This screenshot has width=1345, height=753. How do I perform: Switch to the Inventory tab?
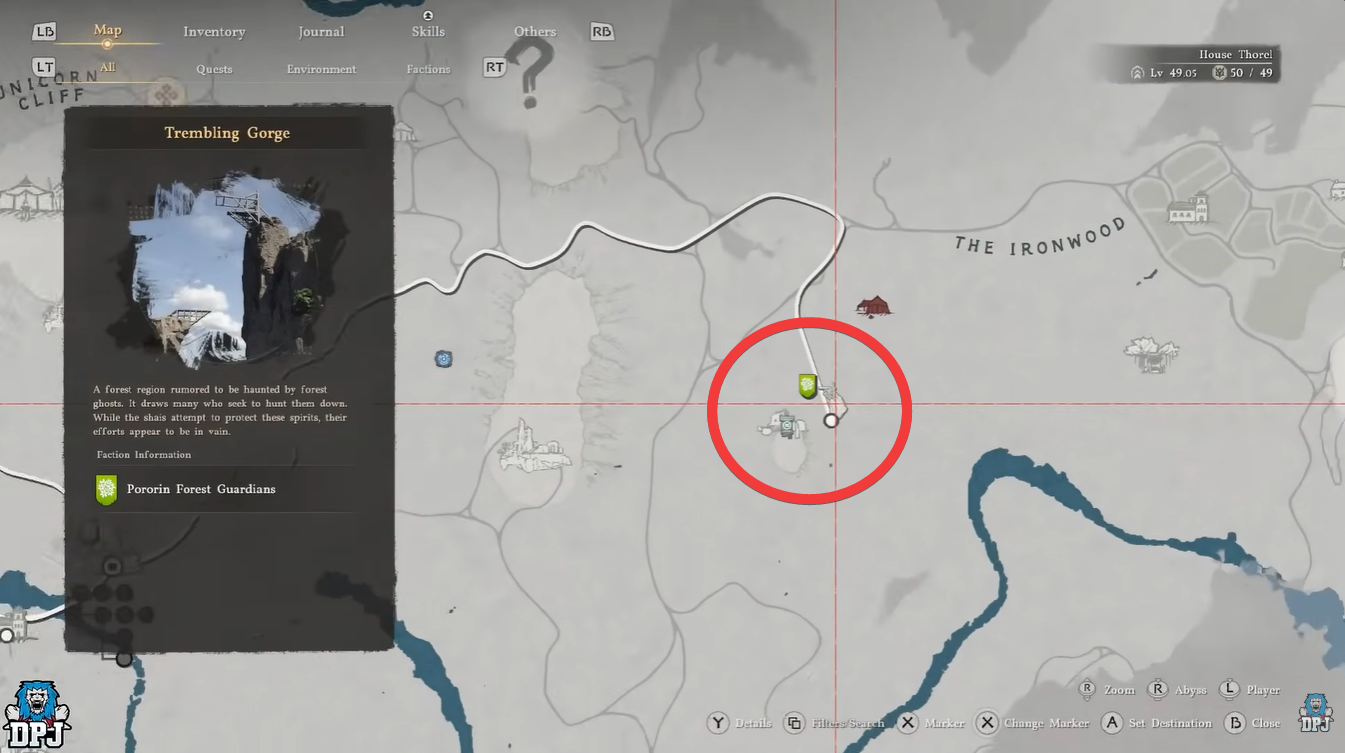(x=213, y=31)
